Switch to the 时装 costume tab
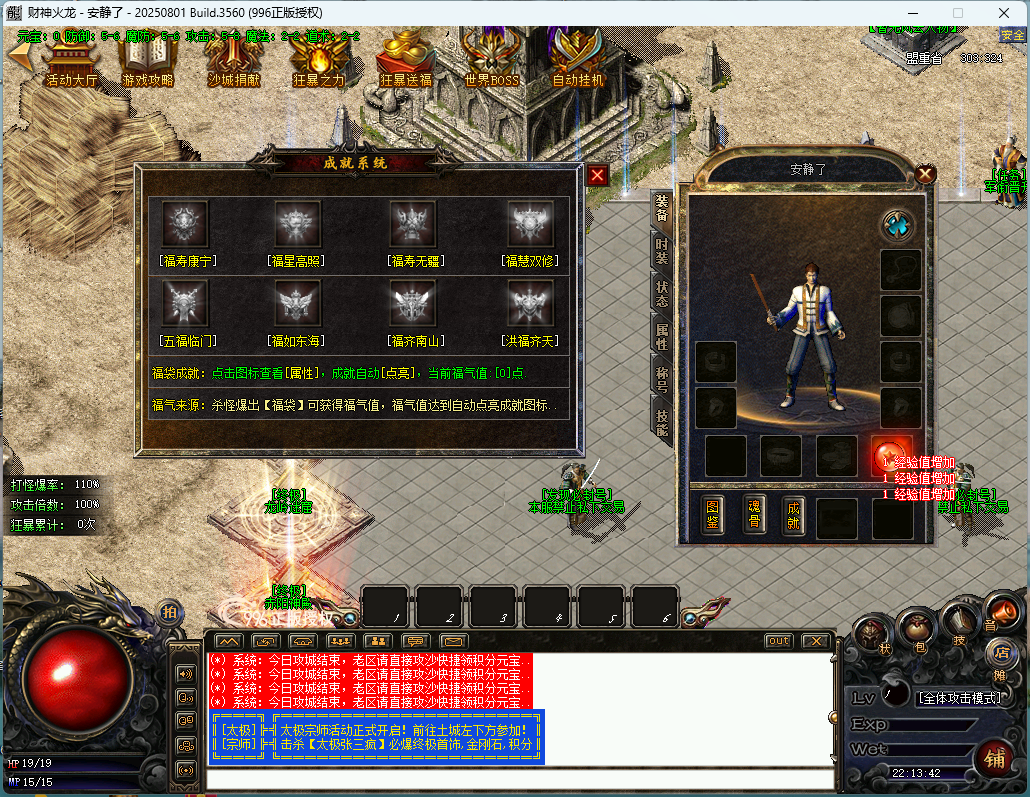Screen dimensions: 1030x797 [662, 251]
